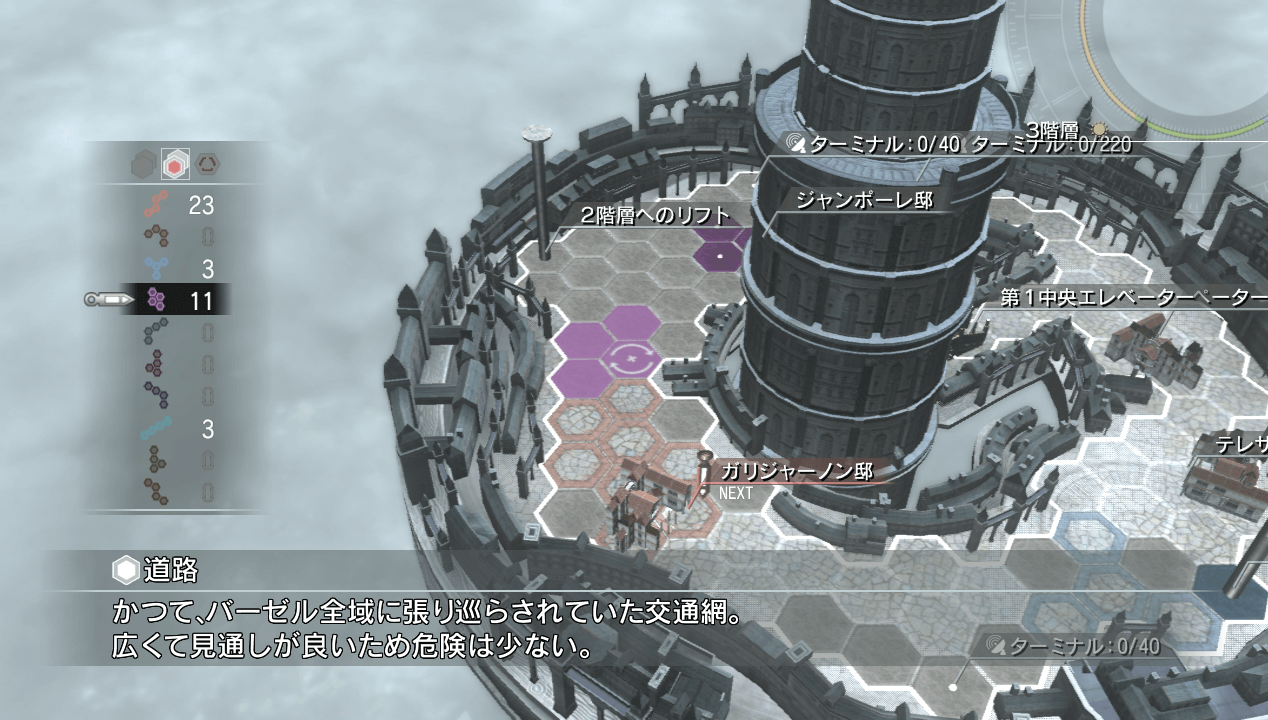Select the ジャンボーレ邸 location label
1268x720 pixels.
(x=864, y=201)
